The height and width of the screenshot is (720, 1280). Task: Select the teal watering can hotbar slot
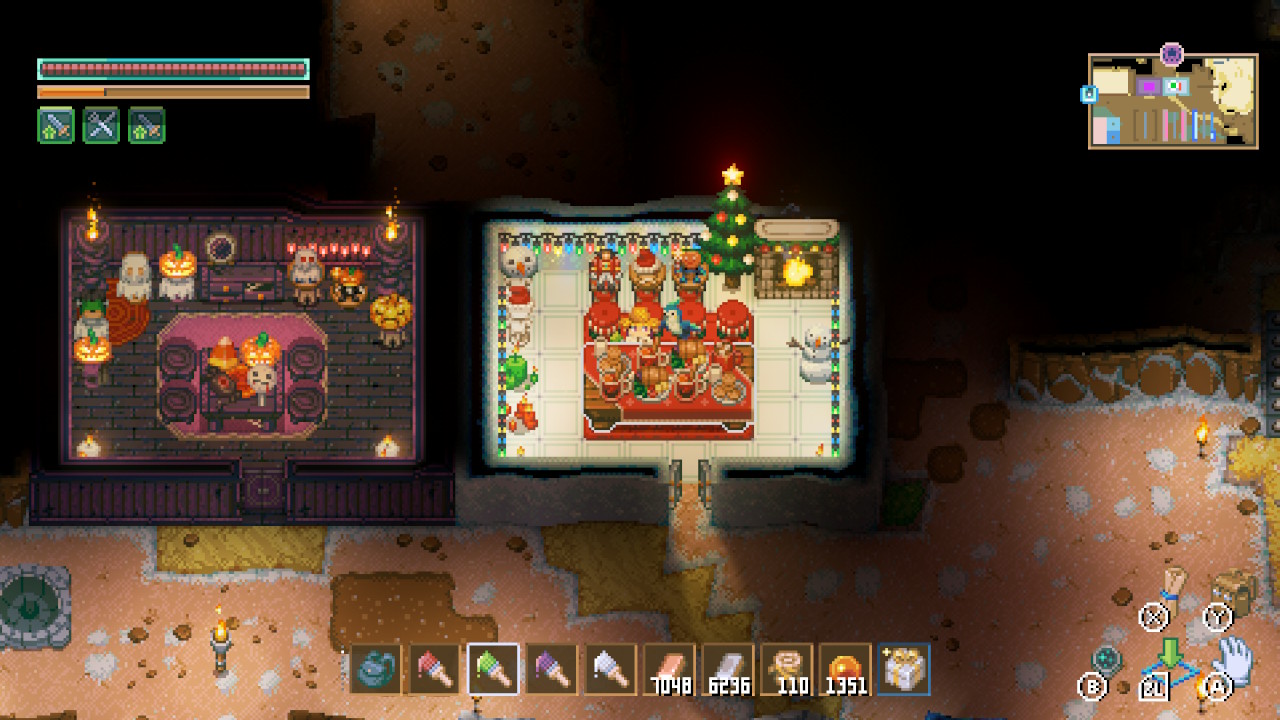376,669
